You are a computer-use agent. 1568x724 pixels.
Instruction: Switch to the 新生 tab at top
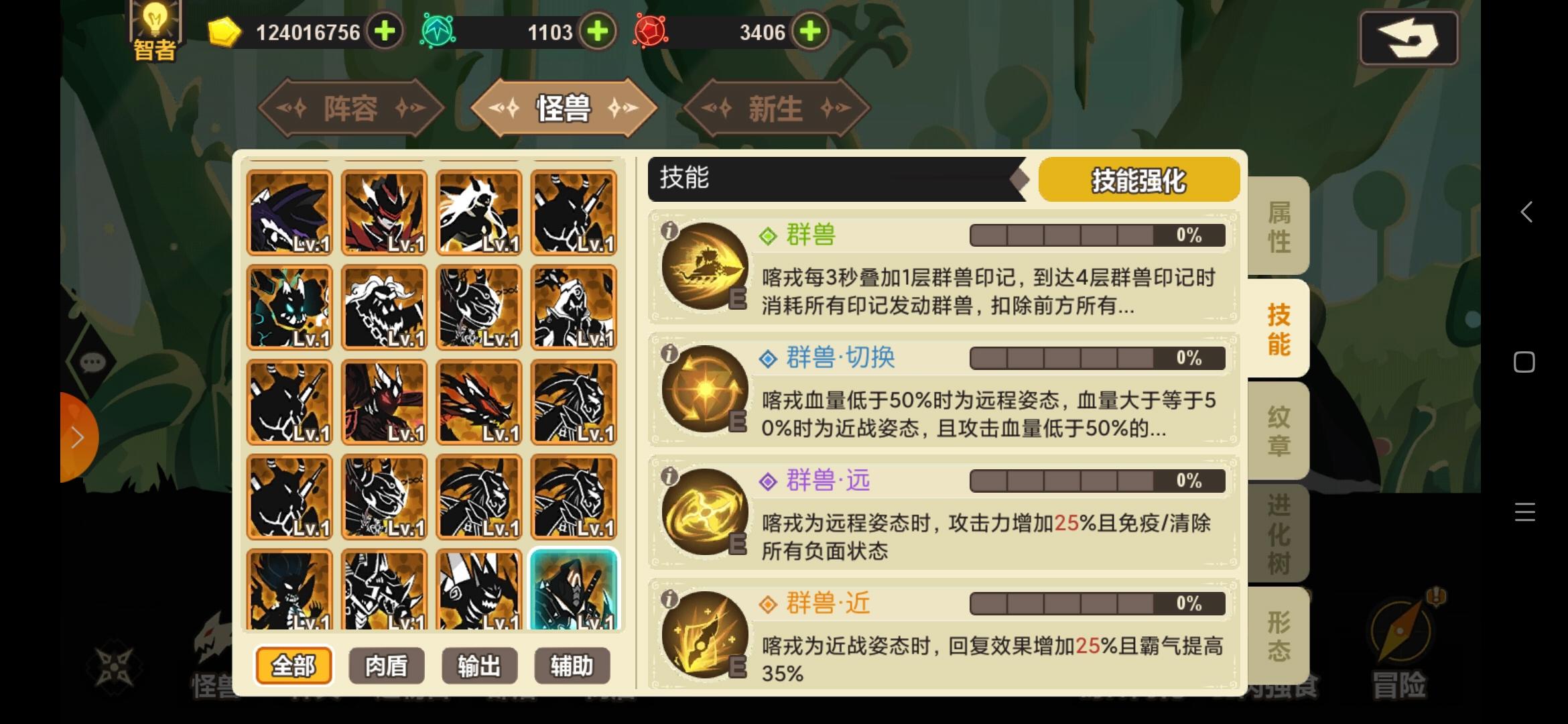(x=774, y=108)
